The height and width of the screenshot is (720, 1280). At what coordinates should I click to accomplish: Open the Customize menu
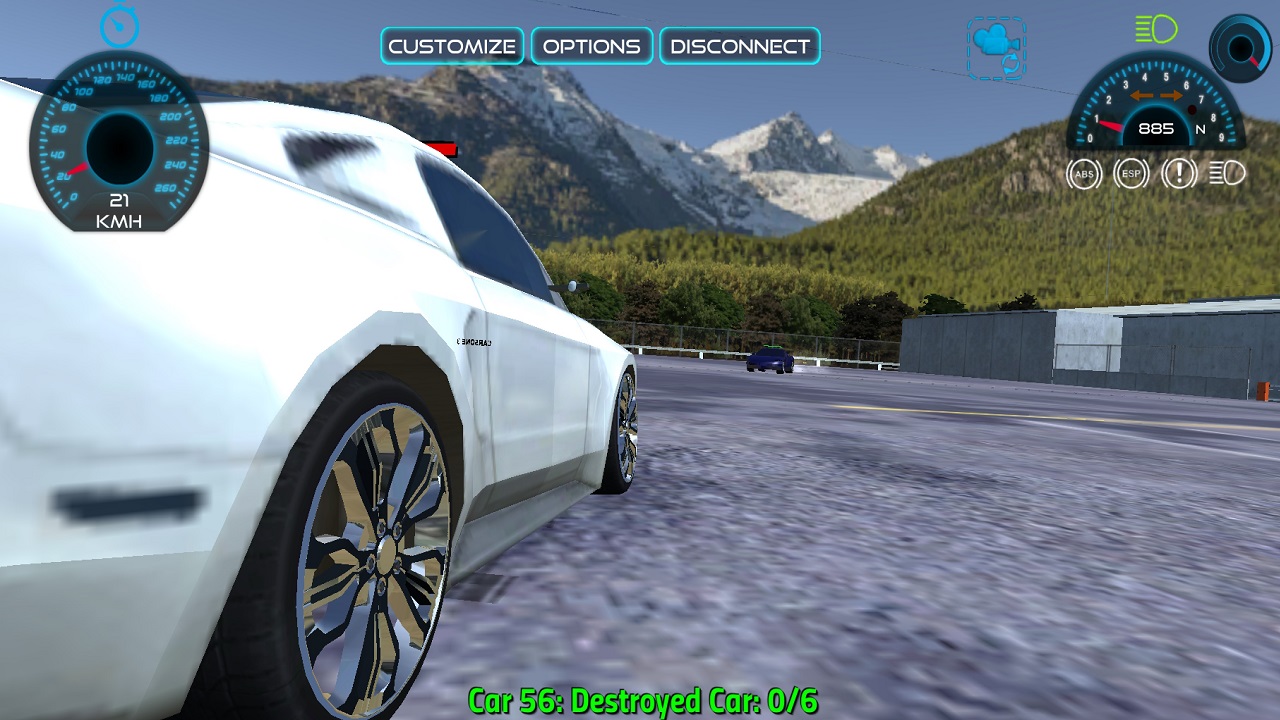click(x=452, y=46)
